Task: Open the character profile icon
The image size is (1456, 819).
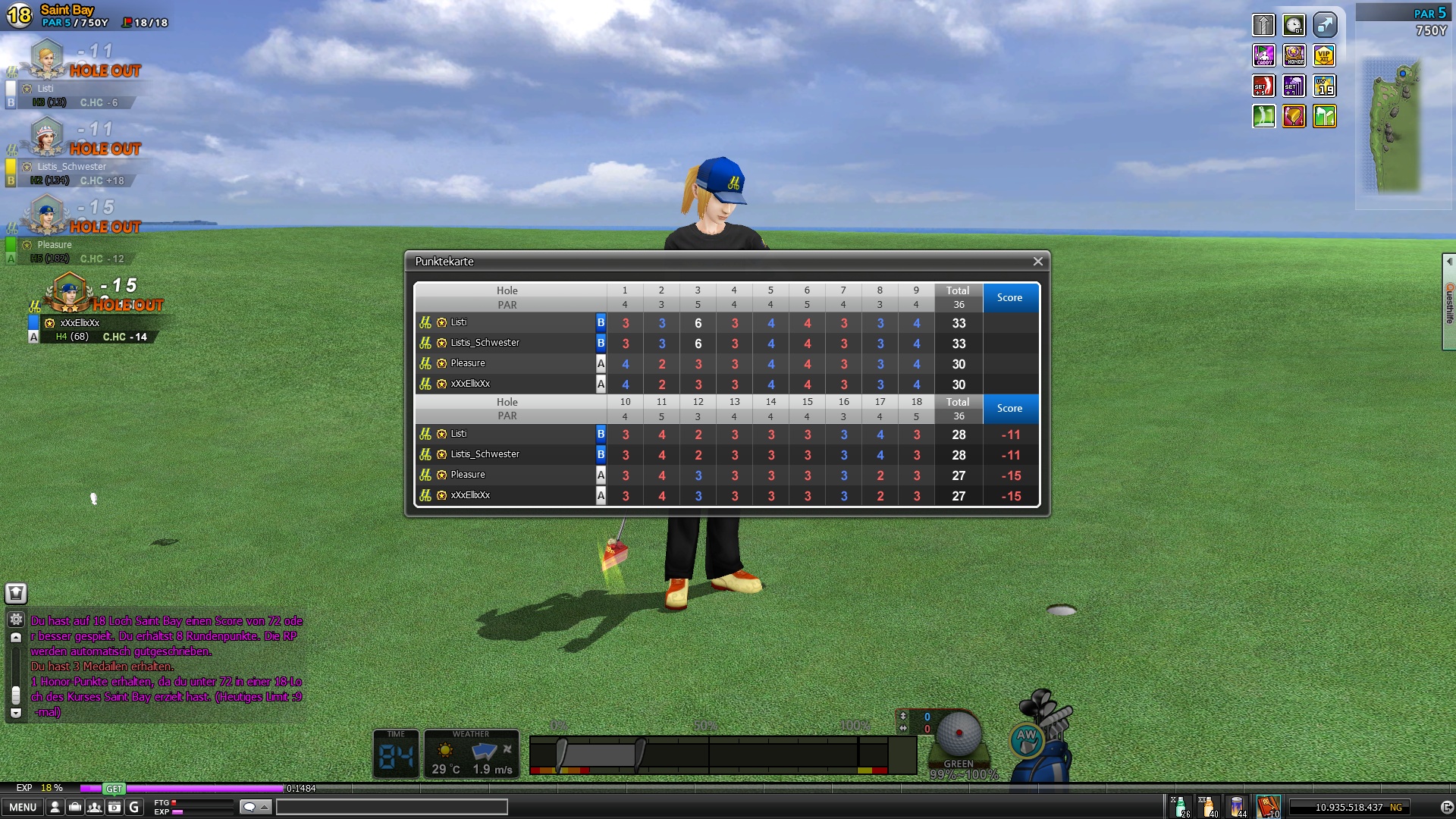Action: (55, 807)
